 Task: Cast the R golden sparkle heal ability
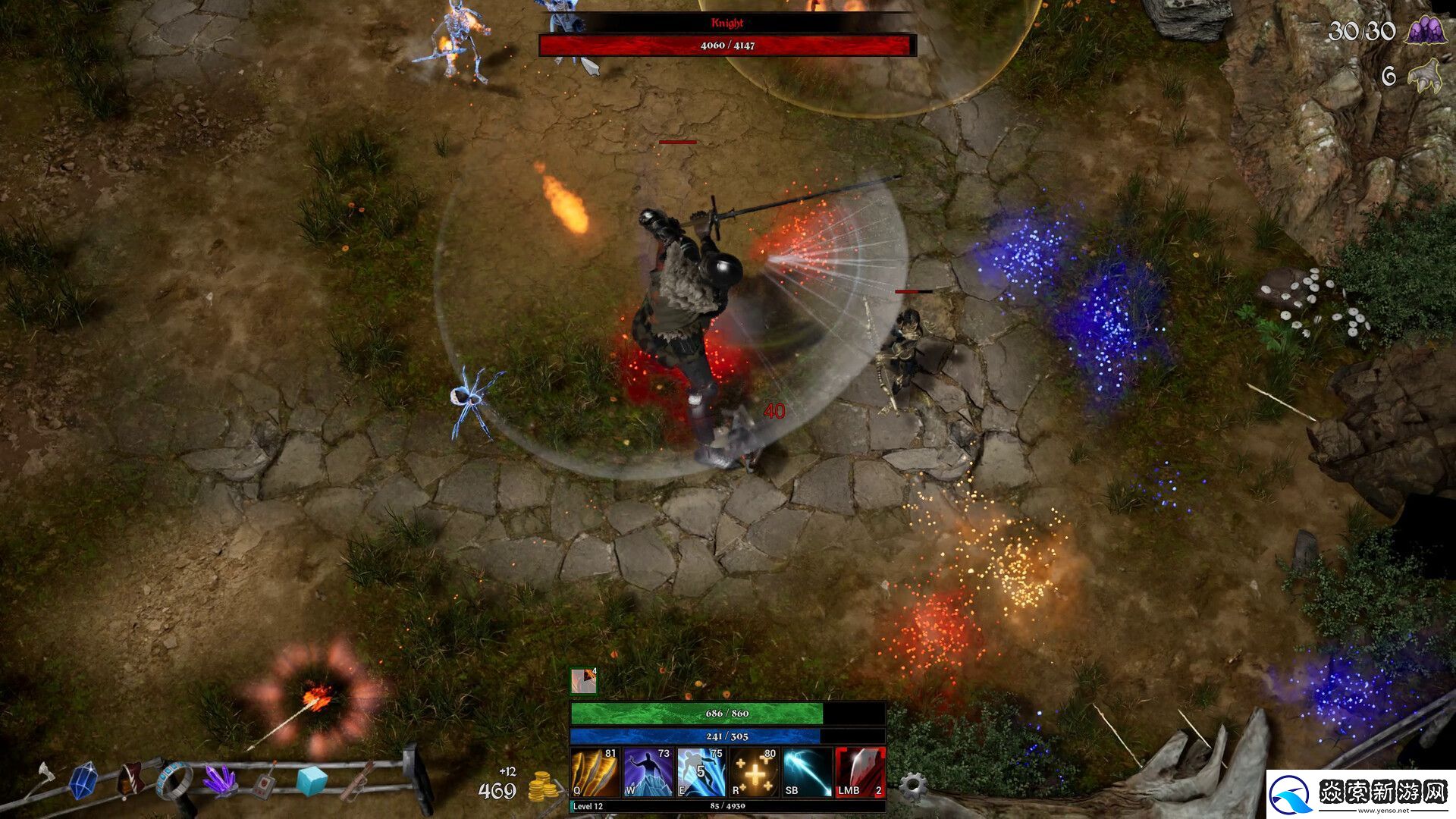tap(754, 772)
